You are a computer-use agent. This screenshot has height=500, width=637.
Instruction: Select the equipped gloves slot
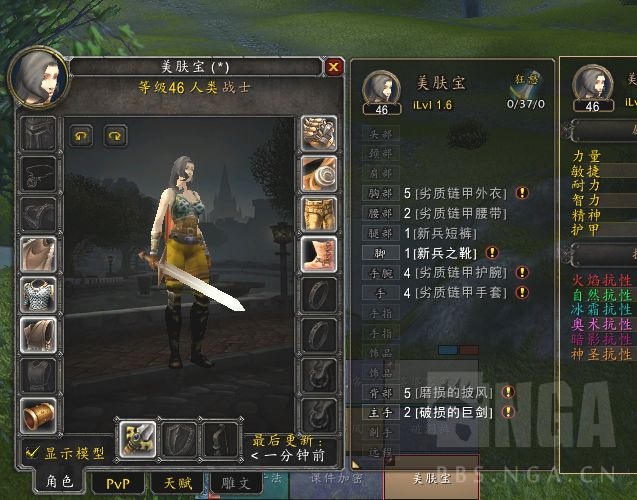click(x=318, y=132)
